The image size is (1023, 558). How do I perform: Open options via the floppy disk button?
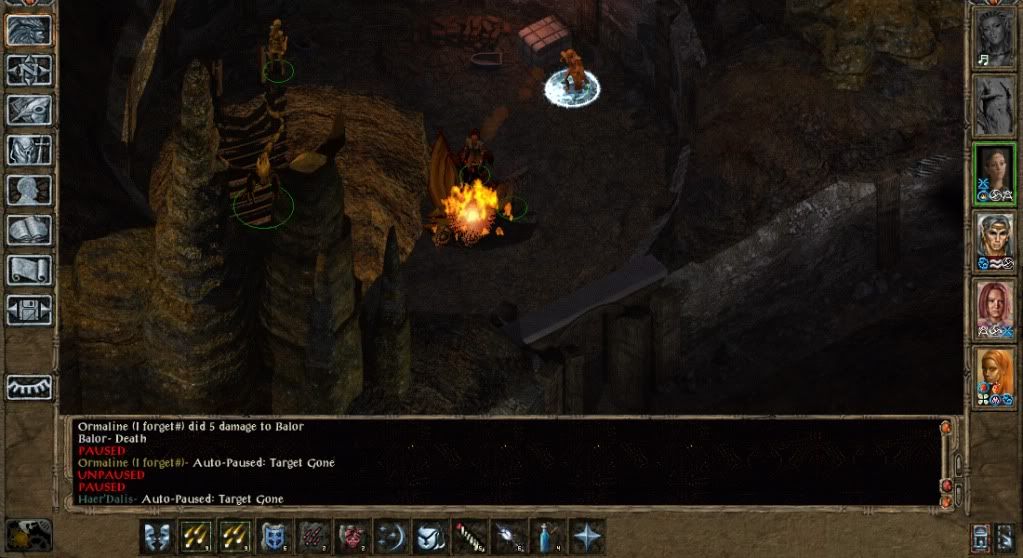[29, 310]
